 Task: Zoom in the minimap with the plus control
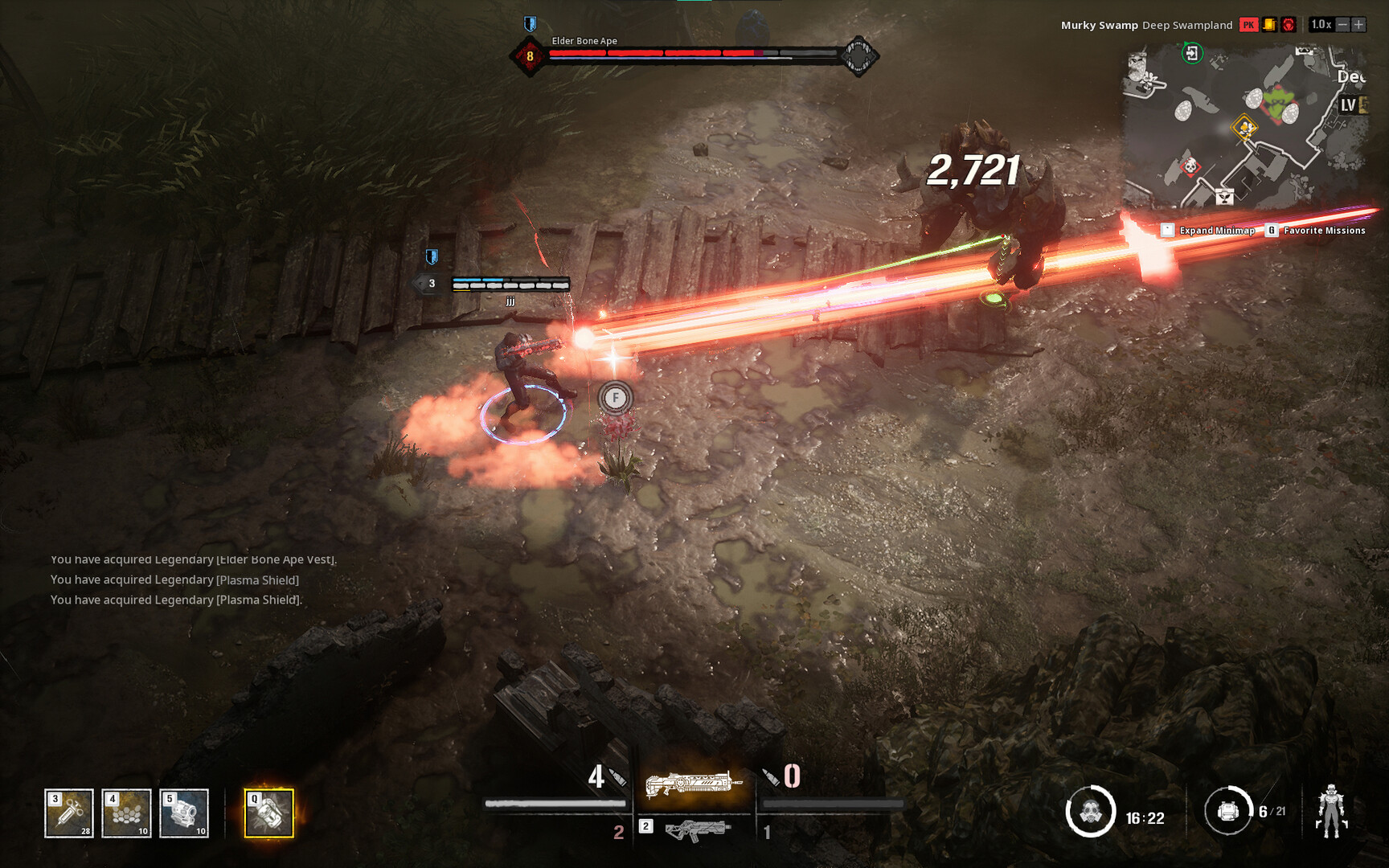(1360, 25)
